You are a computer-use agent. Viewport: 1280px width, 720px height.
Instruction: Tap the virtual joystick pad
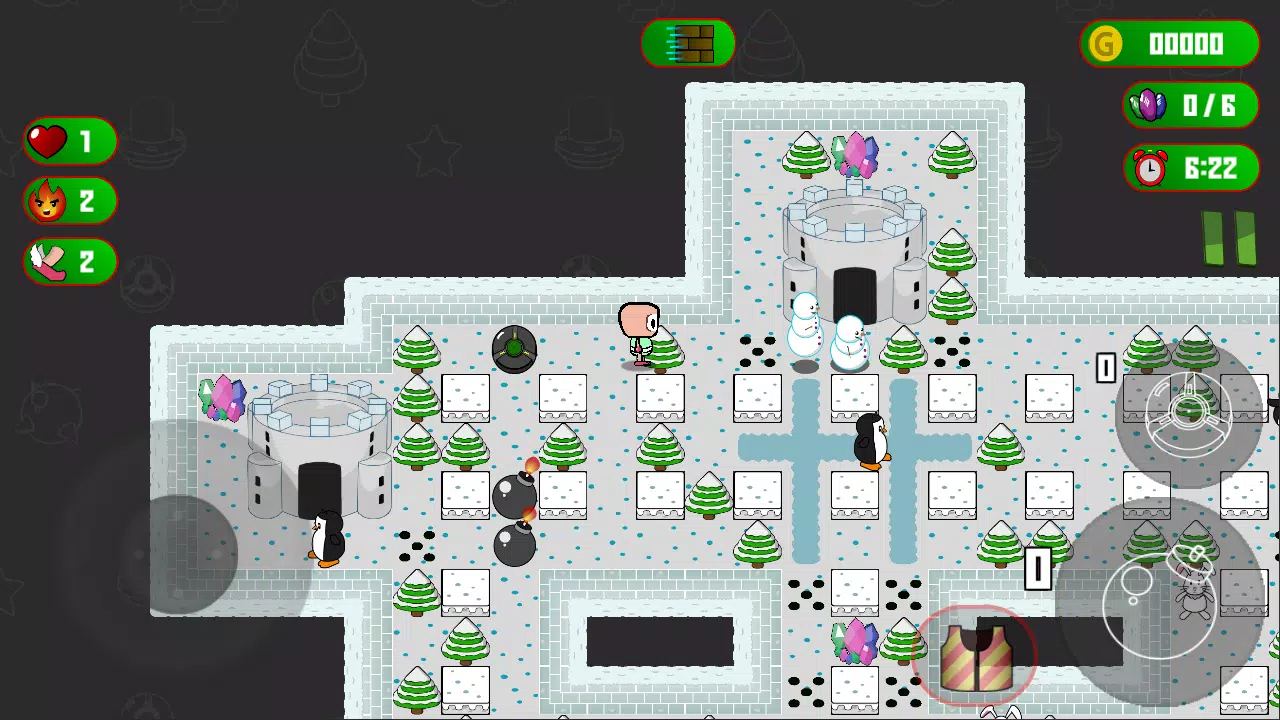[x=180, y=553]
